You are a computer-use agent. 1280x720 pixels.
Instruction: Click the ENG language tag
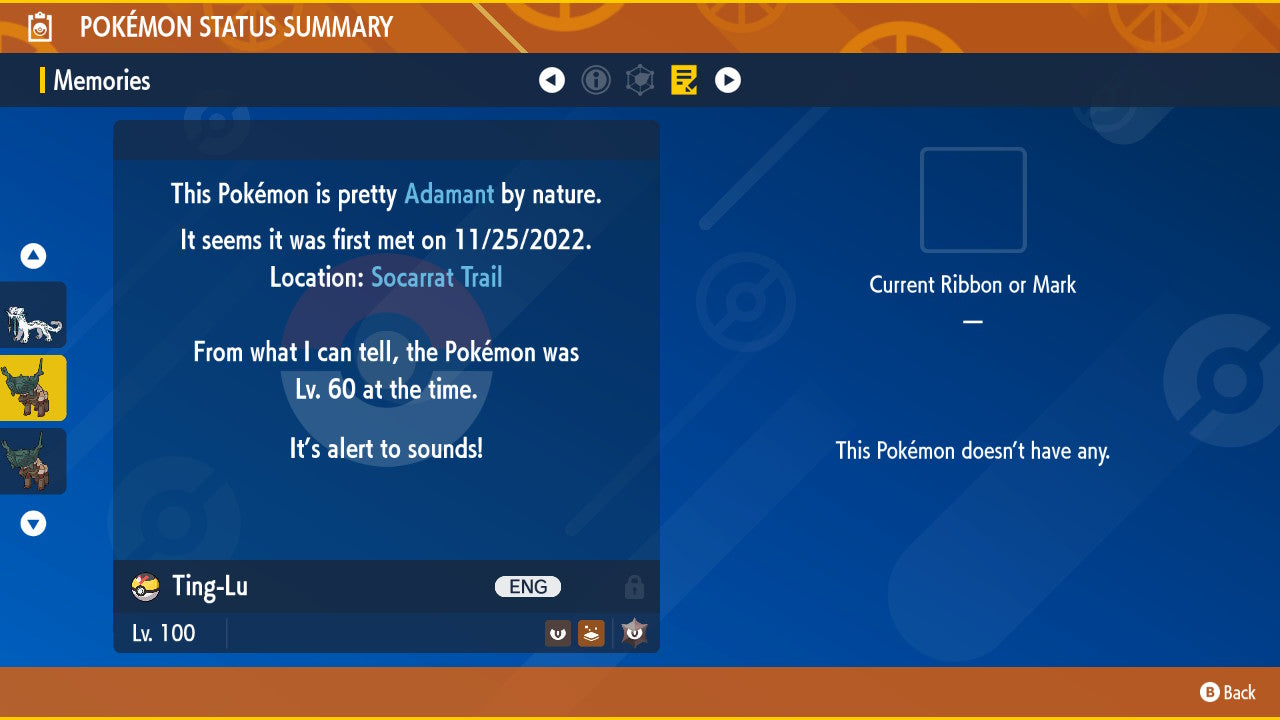point(528,586)
